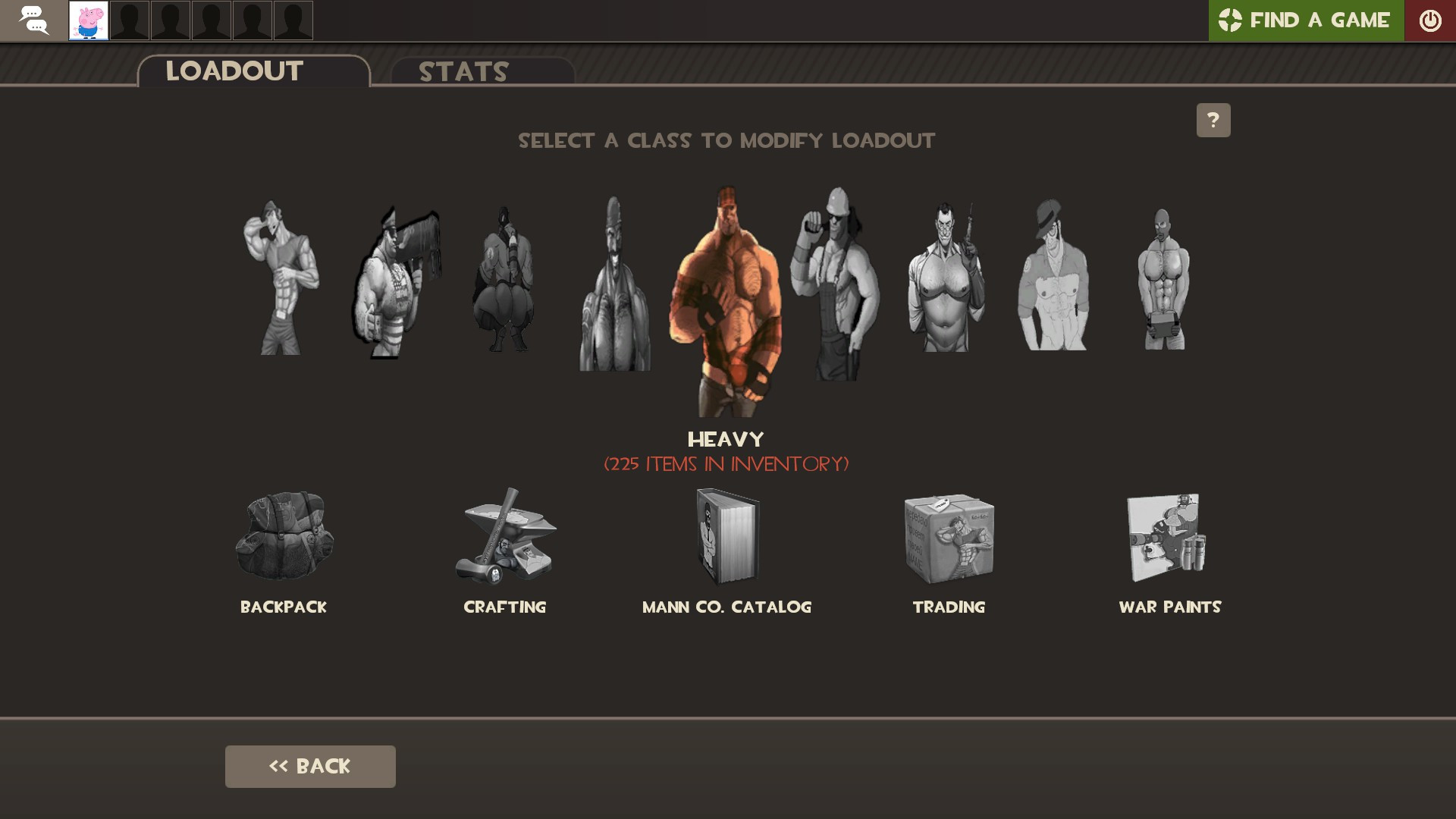
Task: Open the loadout help question mark
Action: click(x=1214, y=119)
